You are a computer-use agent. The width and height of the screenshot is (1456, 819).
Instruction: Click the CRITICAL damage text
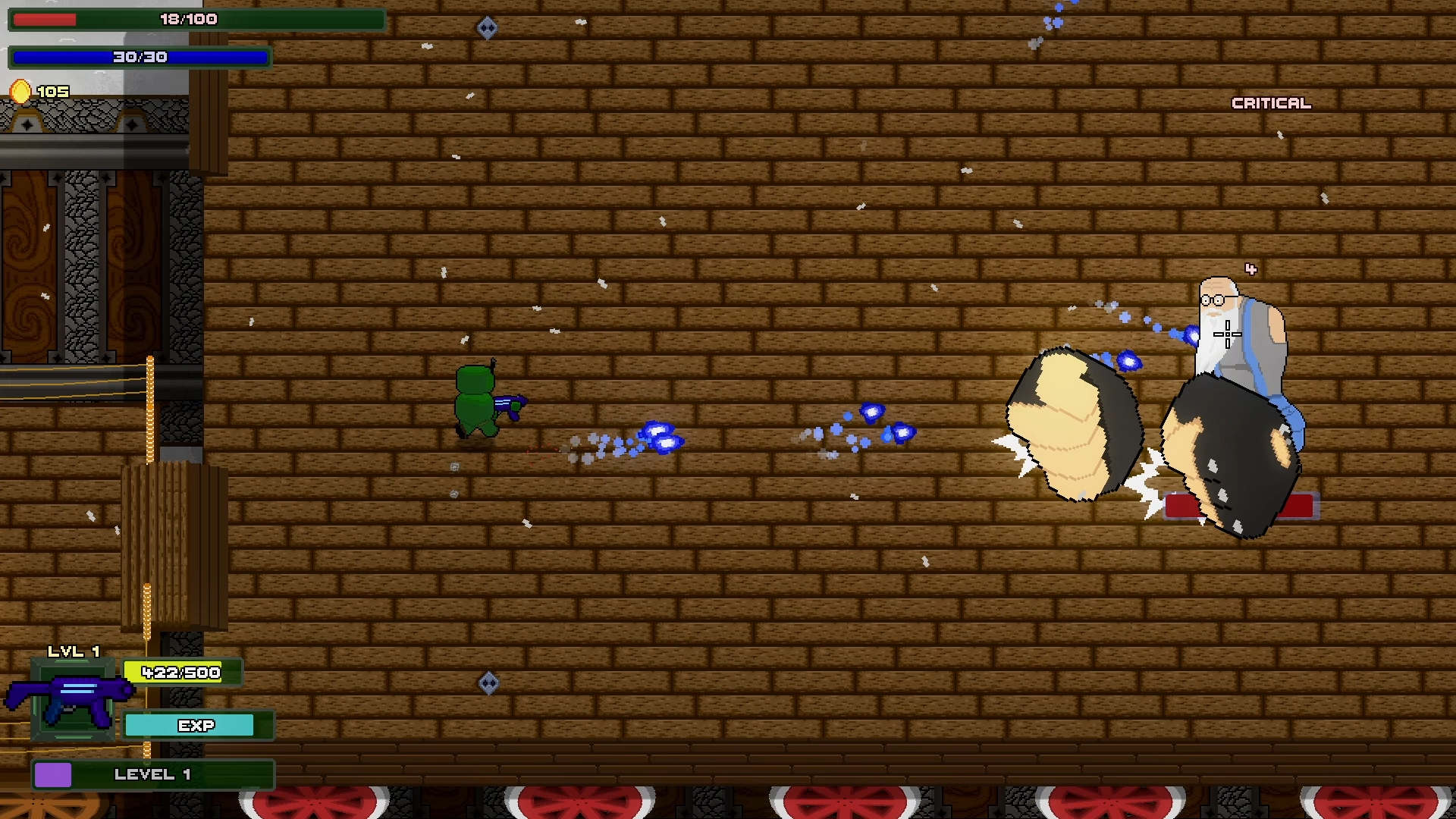1271,102
